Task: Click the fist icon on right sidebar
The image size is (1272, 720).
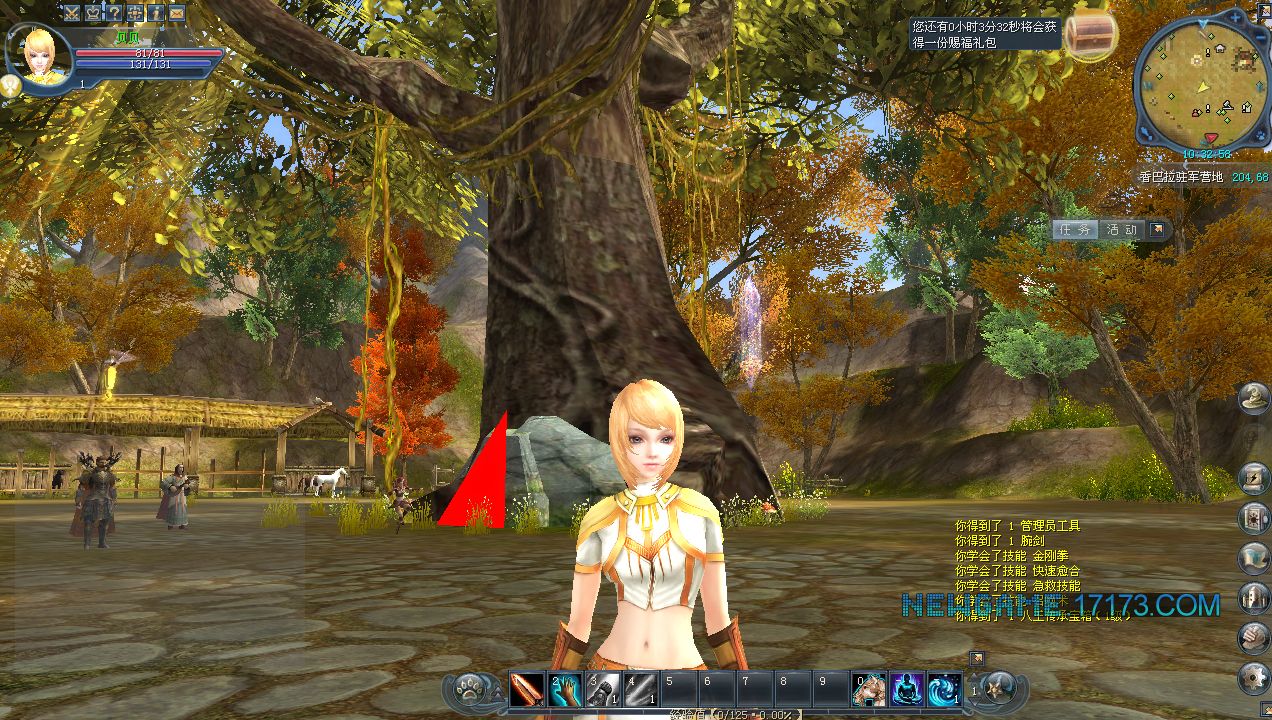Action: point(1252,636)
